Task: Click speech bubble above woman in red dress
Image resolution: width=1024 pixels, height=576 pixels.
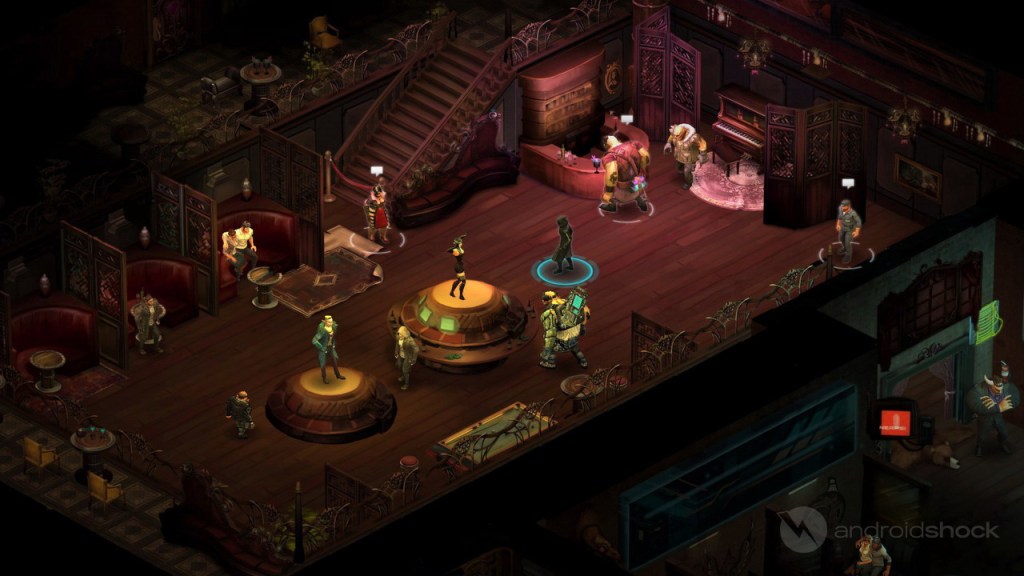Action: tap(377, 171)
